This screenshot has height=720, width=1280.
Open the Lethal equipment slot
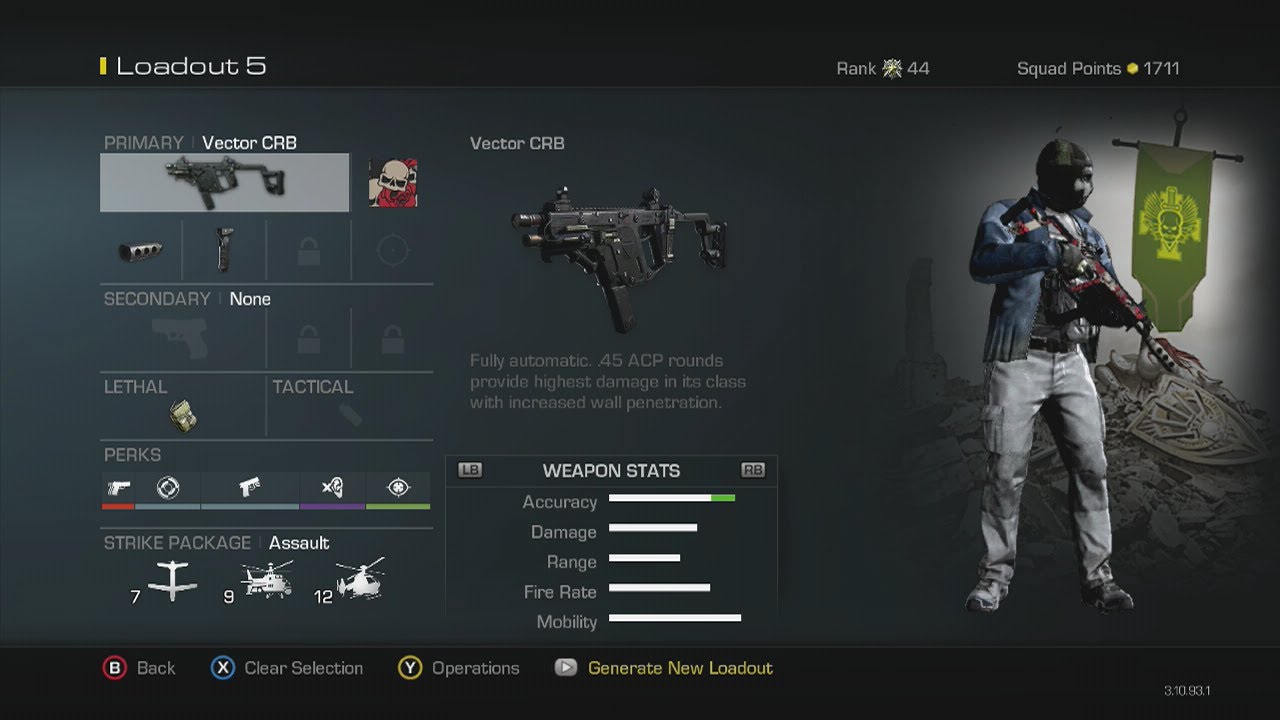[x=182, y=414]
